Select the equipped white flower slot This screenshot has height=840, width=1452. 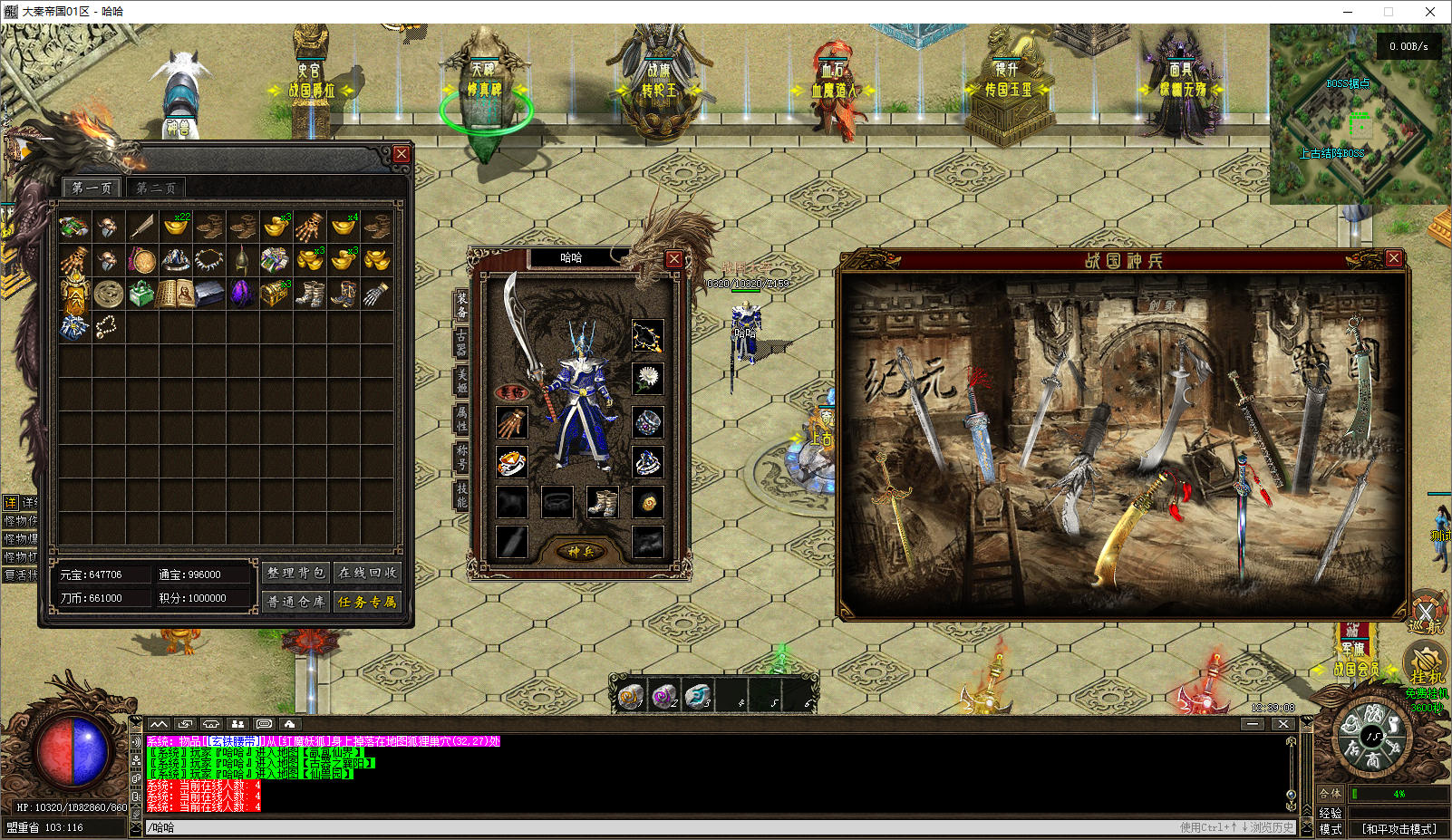pos(647,379)
